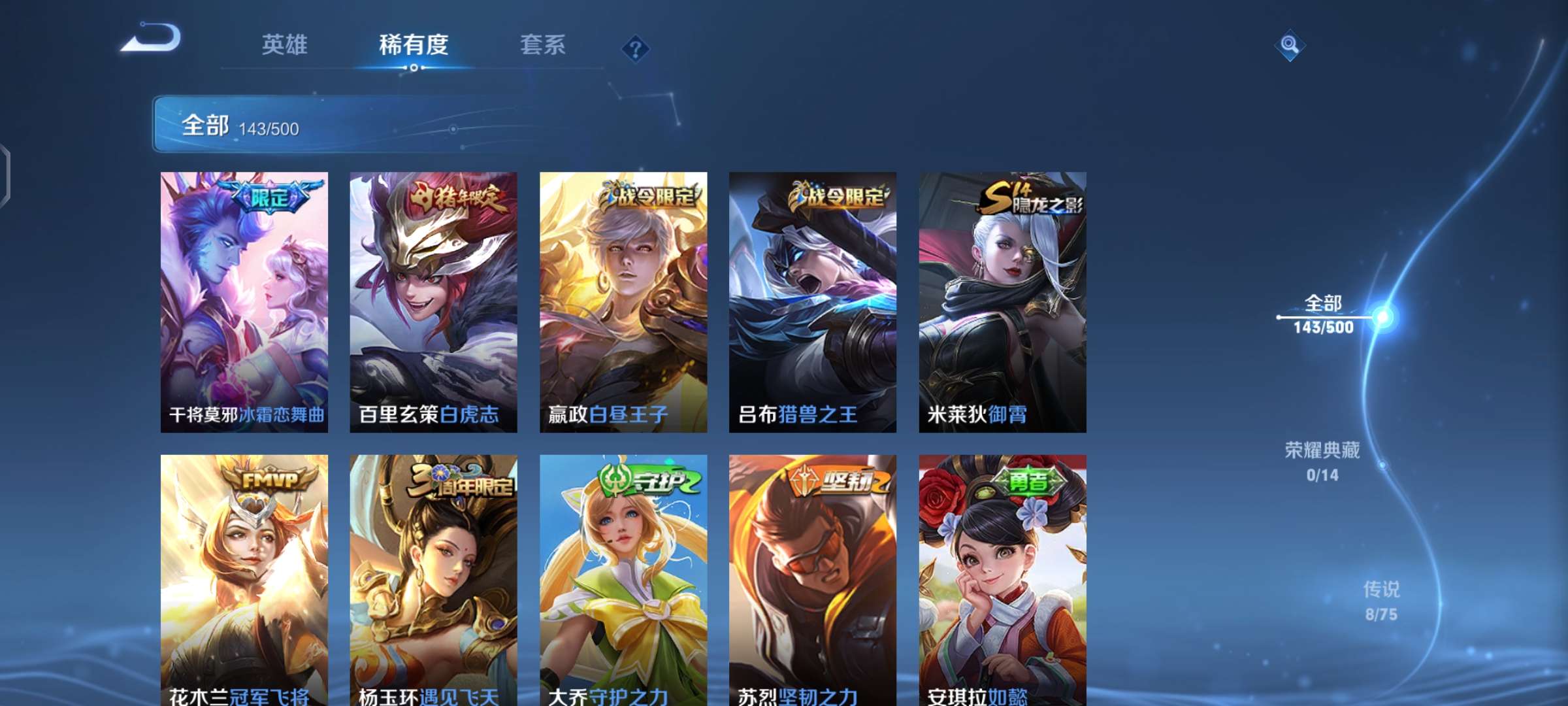Click the S14 隐龙之影 badge on 米莱狄 skin

(x=1029, y=195)
